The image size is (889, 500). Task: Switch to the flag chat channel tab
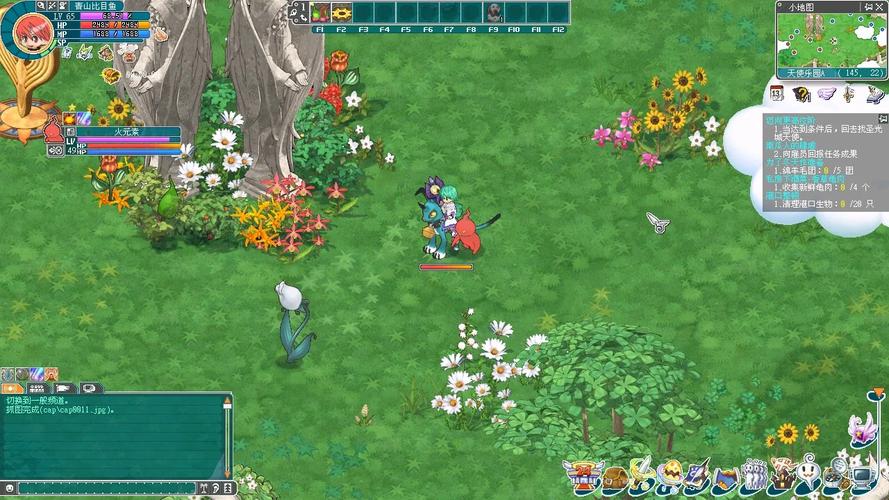pos(63,387)
